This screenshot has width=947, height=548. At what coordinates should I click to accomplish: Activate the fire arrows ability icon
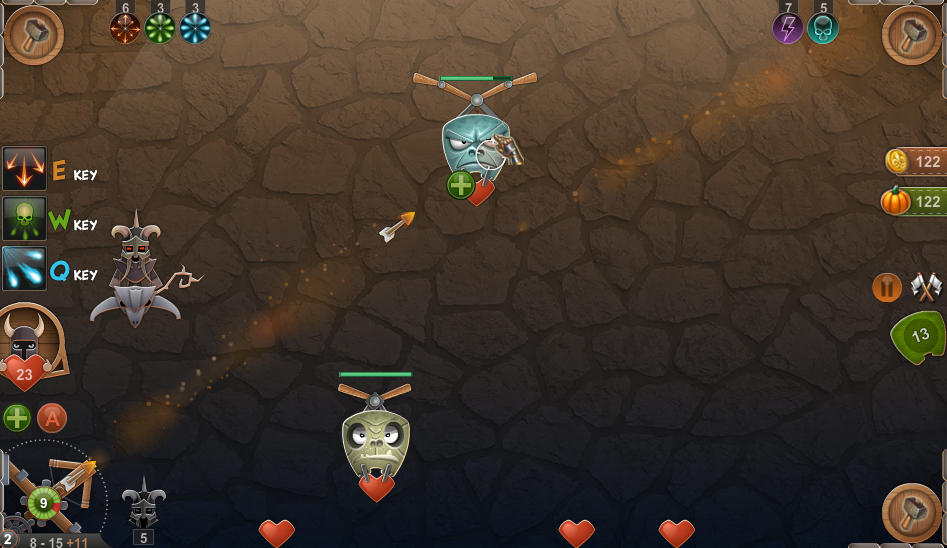click(x=24, y=168)
